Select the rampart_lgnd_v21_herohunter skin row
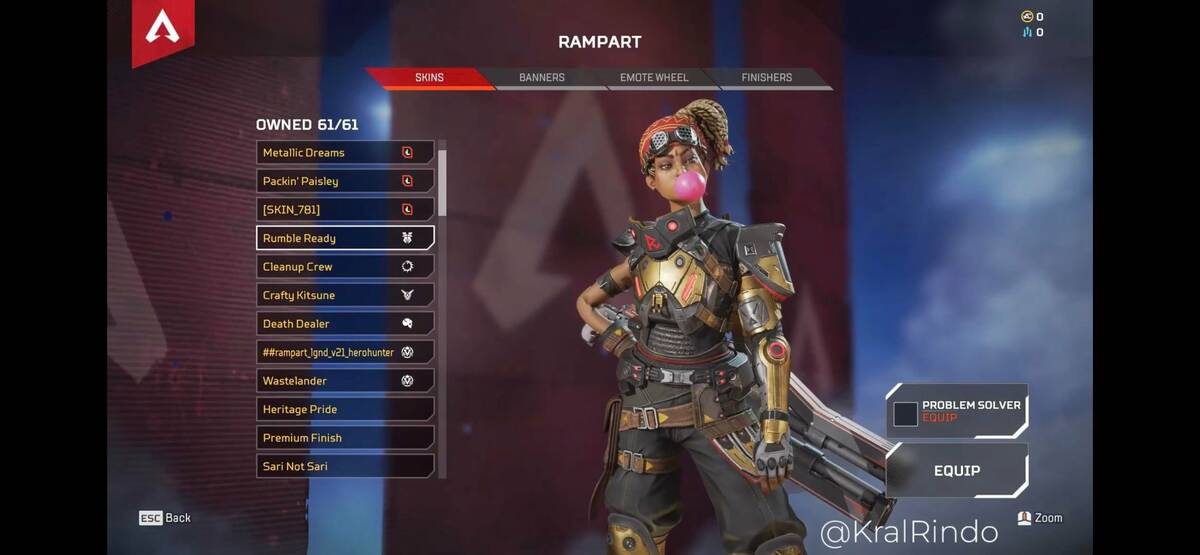 (345, 352)
